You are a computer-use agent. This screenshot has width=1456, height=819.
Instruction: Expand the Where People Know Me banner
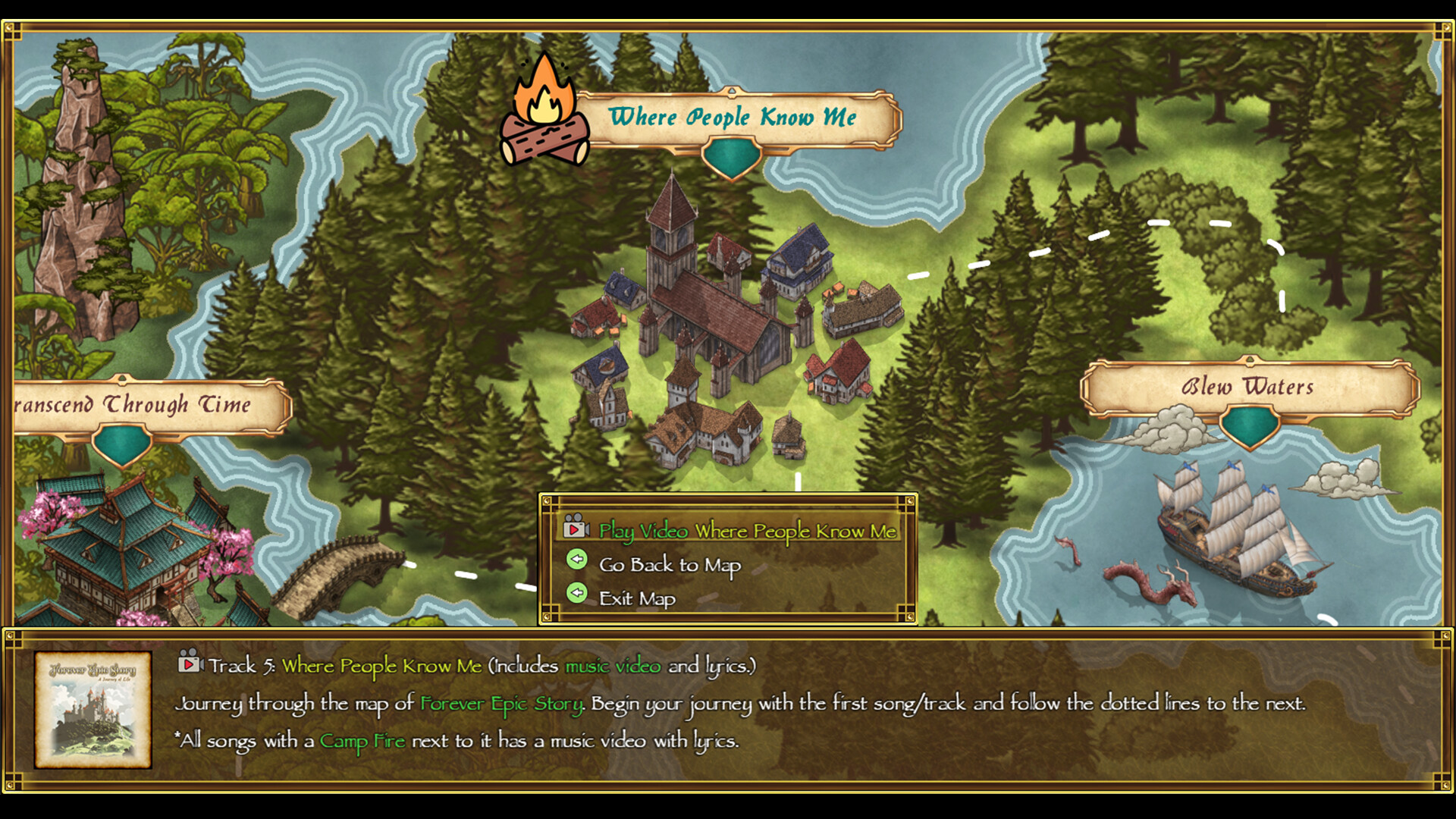[733, 117]
